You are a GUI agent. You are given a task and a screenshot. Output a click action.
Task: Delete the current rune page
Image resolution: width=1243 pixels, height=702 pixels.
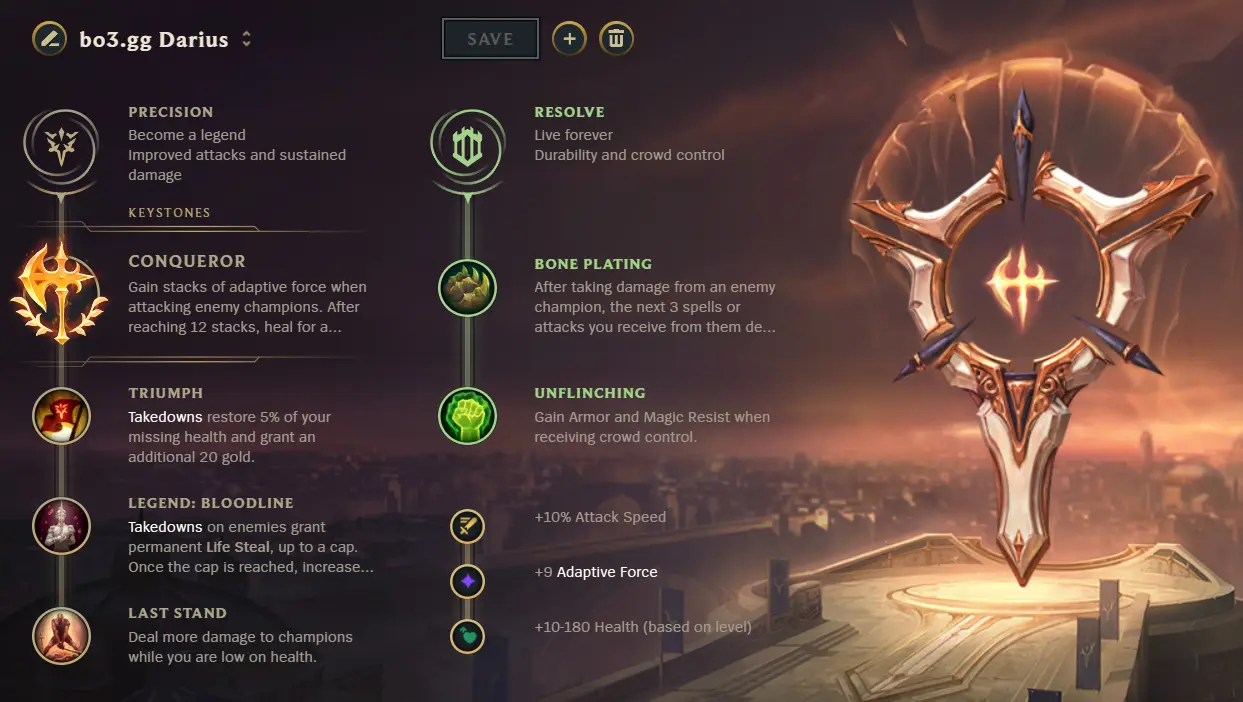(616, 39)
